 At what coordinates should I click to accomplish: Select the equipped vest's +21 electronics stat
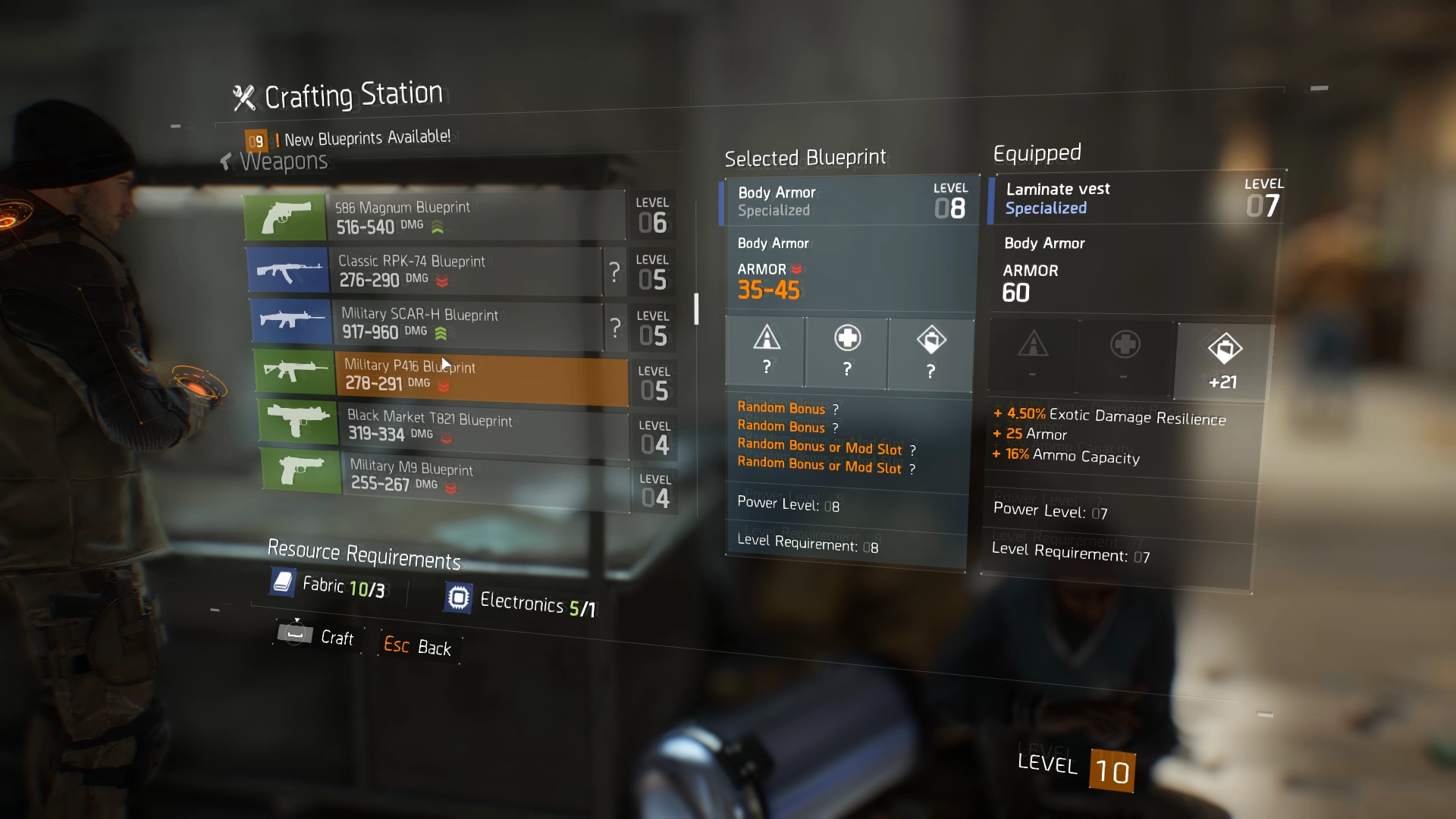coord(1223,361)
